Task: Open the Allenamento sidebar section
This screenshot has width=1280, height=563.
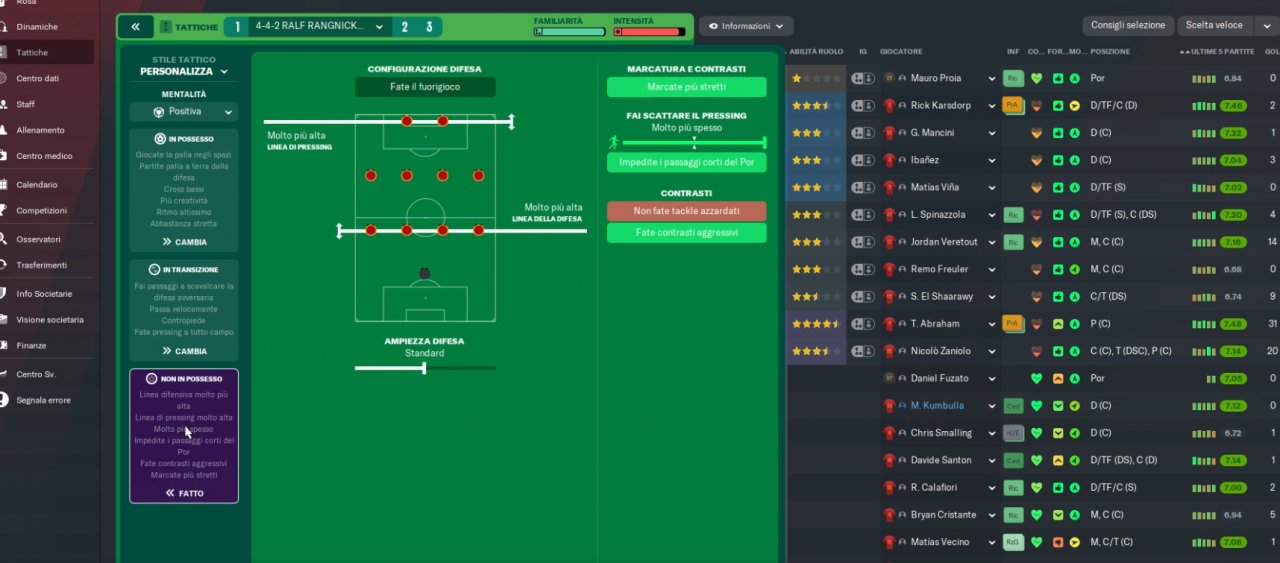Action: [40, 130]
